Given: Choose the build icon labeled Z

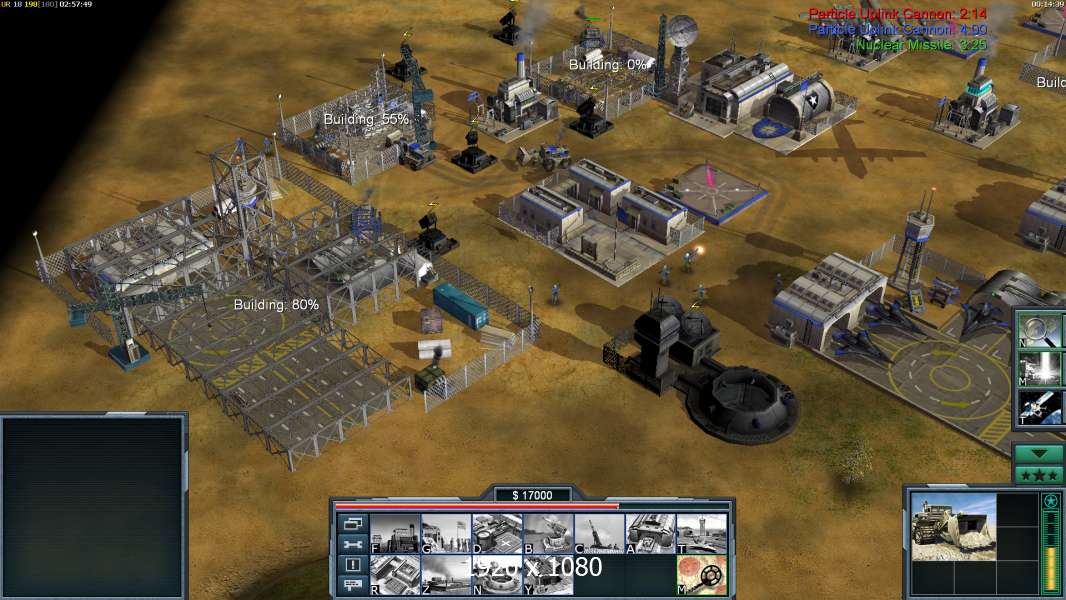Looking at the screenshot, I should pyautogui.click(x=446, y=575).
